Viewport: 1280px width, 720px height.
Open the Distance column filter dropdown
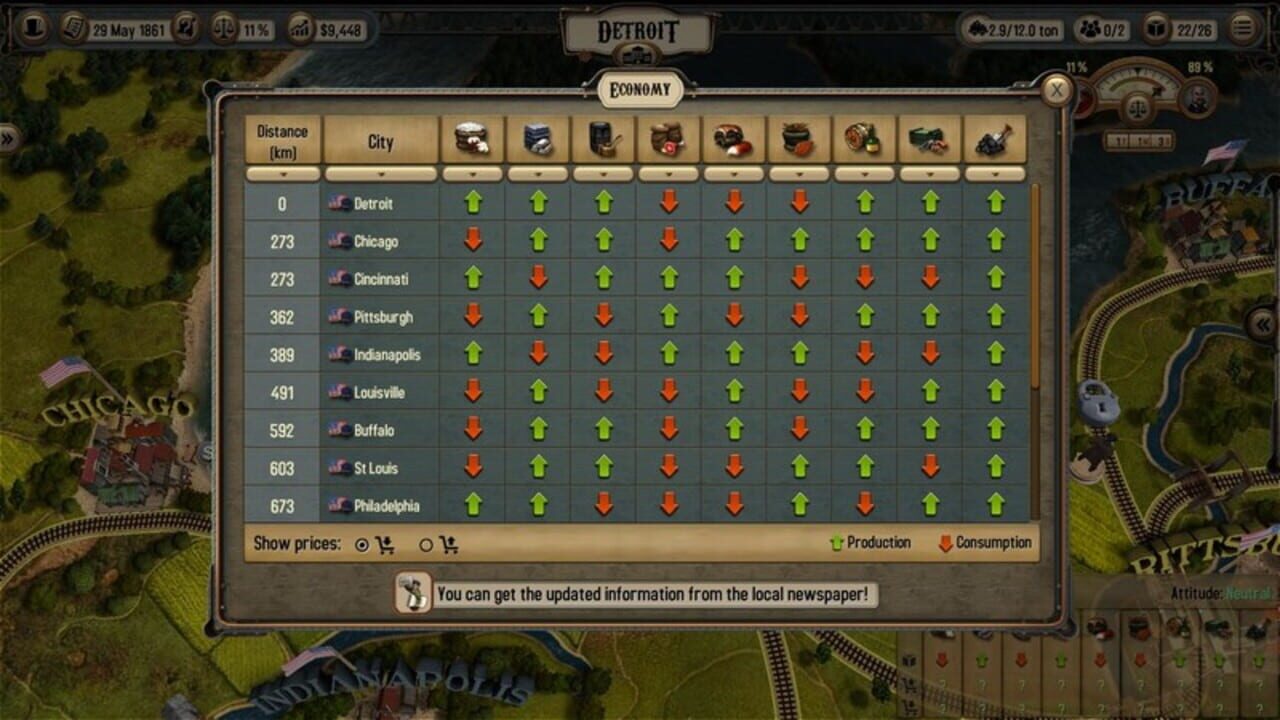pos(282,172)
